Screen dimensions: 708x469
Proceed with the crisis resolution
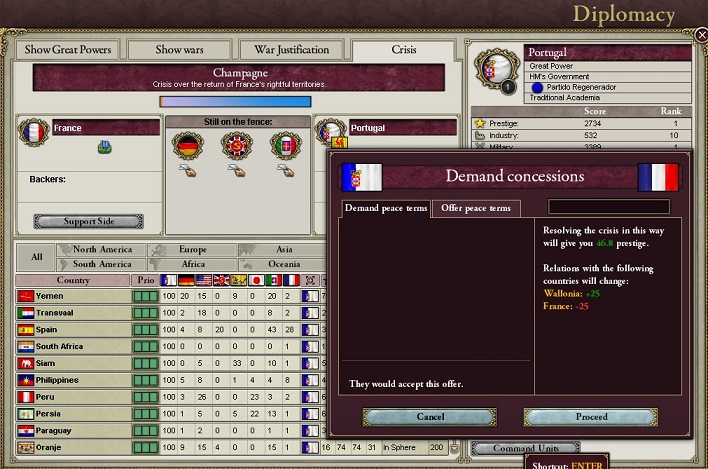coord(591,416)
